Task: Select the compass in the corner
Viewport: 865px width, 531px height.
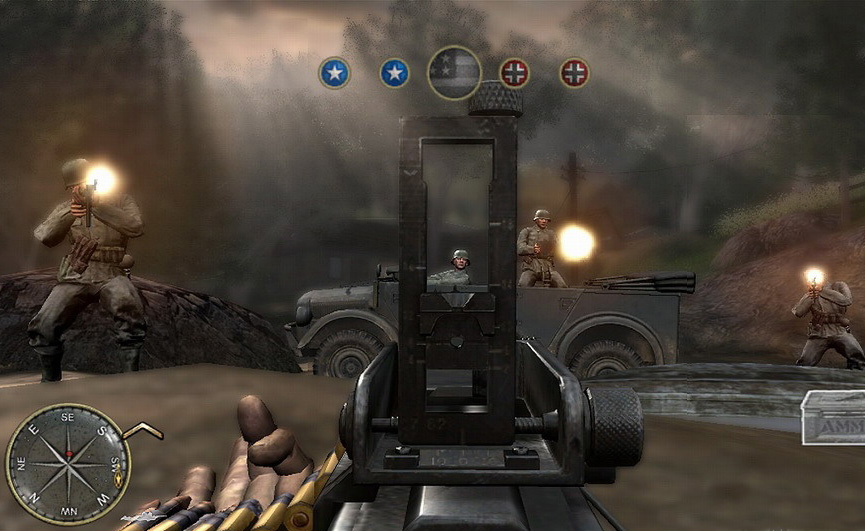Action: (x=68, y=463)
